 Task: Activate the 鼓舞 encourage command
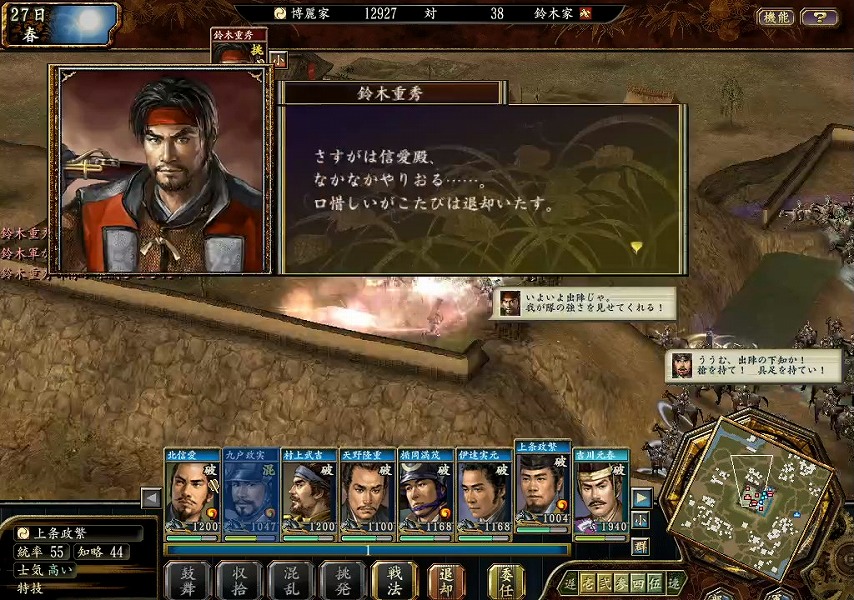pos(187,580)
